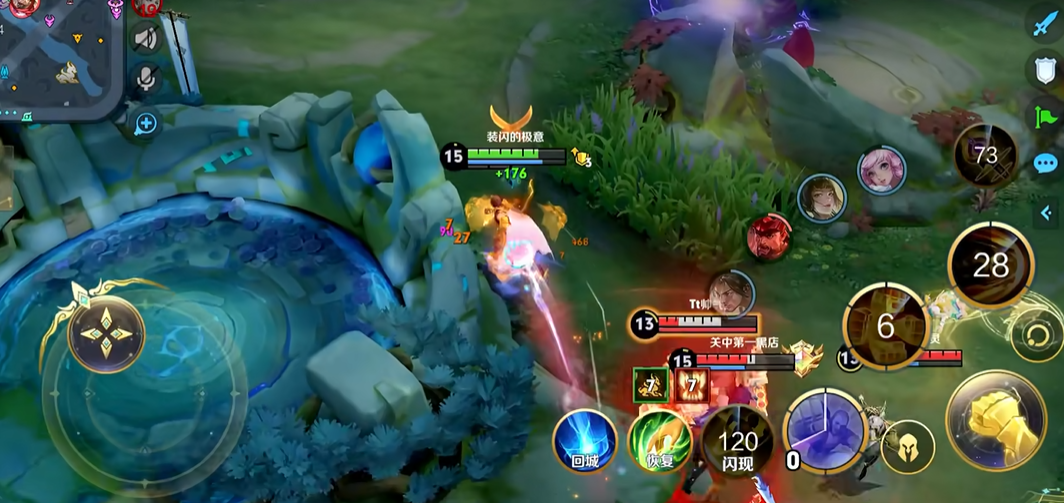Use the 恢复 heal skill
This screenshot has height=503, width=1064.
click(659, 441)
